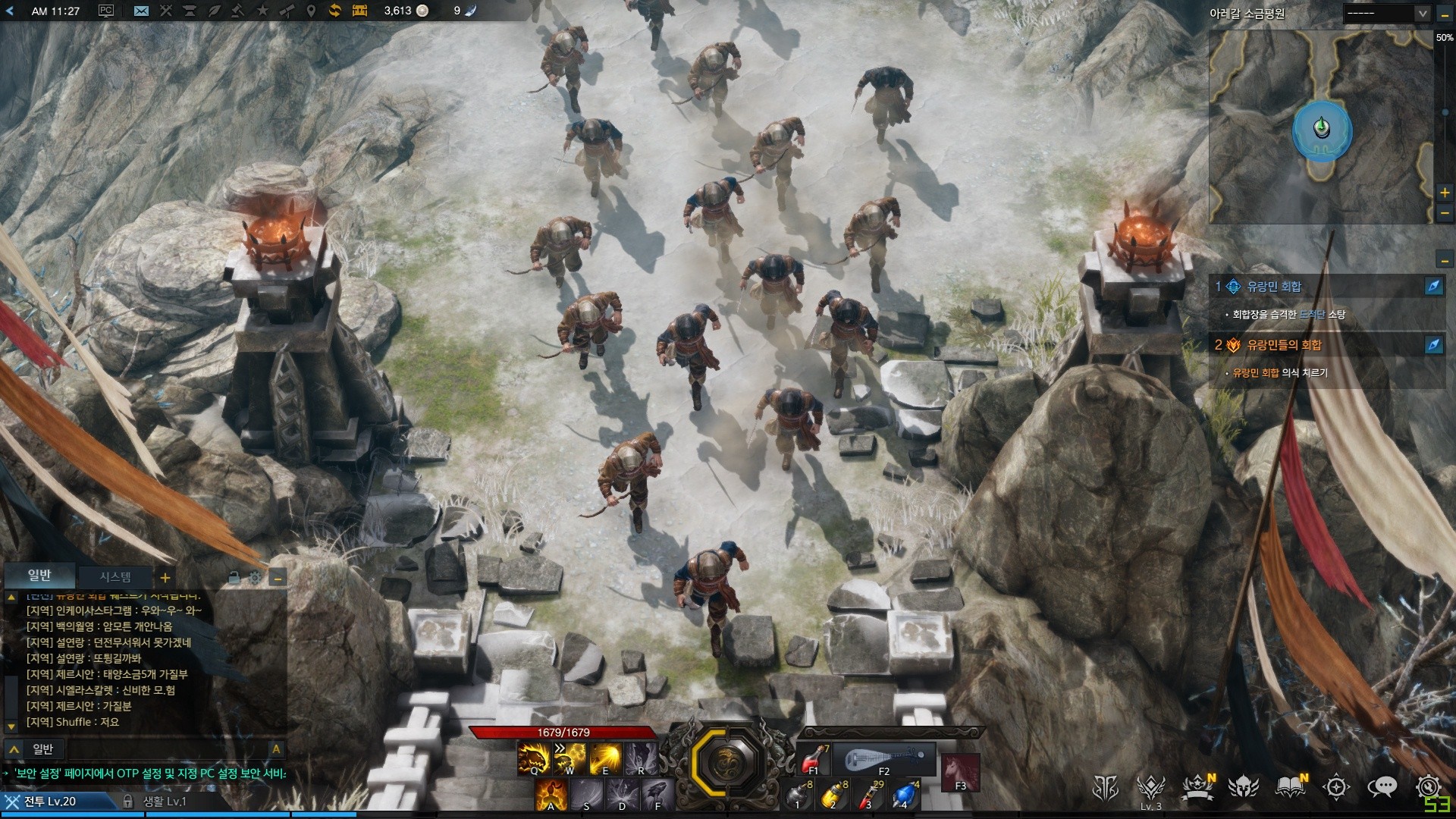The image size is (1456, 819).
Task: Select the 유랑민 회합 quest tracker entry
Action: click(1274, 287)
